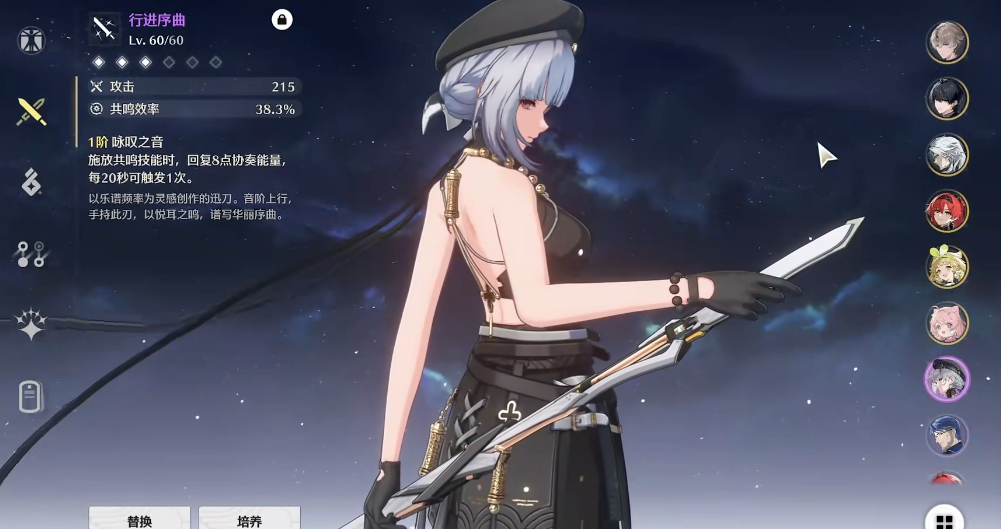Pick the blonde character with green bow
The height and width of the screenshot is (529, 1001).
(946, 267)
